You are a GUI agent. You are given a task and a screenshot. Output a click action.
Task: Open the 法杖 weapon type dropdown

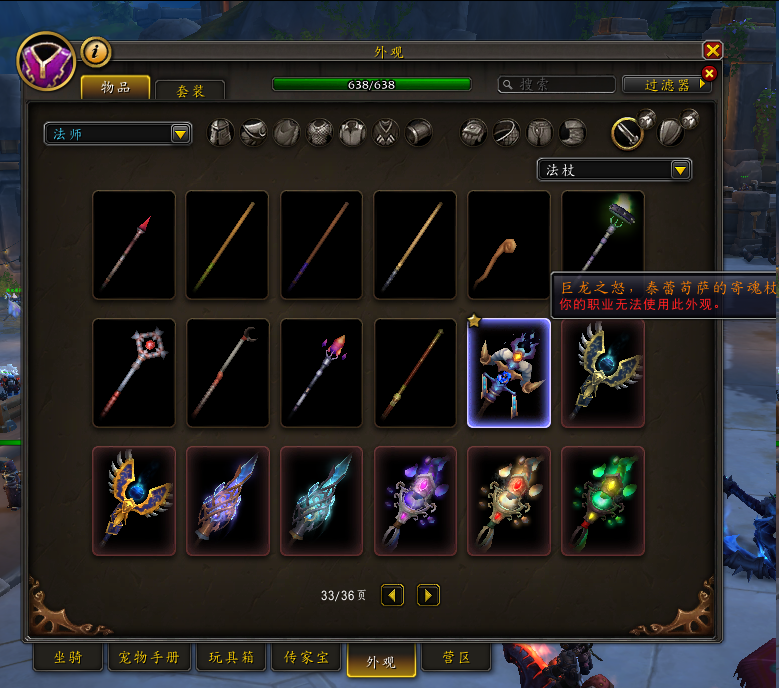[x=614, y=170]
